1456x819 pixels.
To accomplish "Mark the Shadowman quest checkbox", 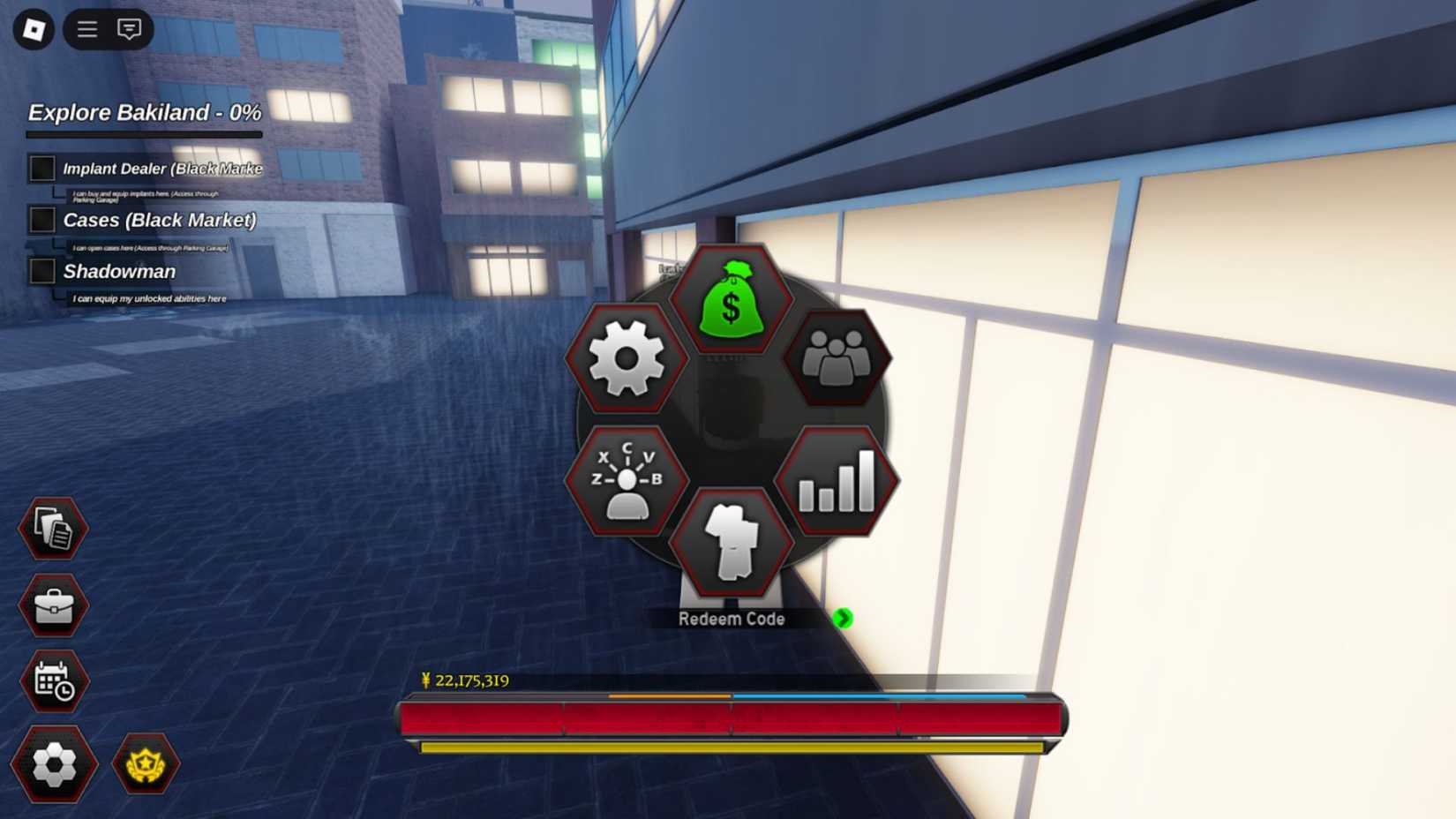I will tap(41, 271).
